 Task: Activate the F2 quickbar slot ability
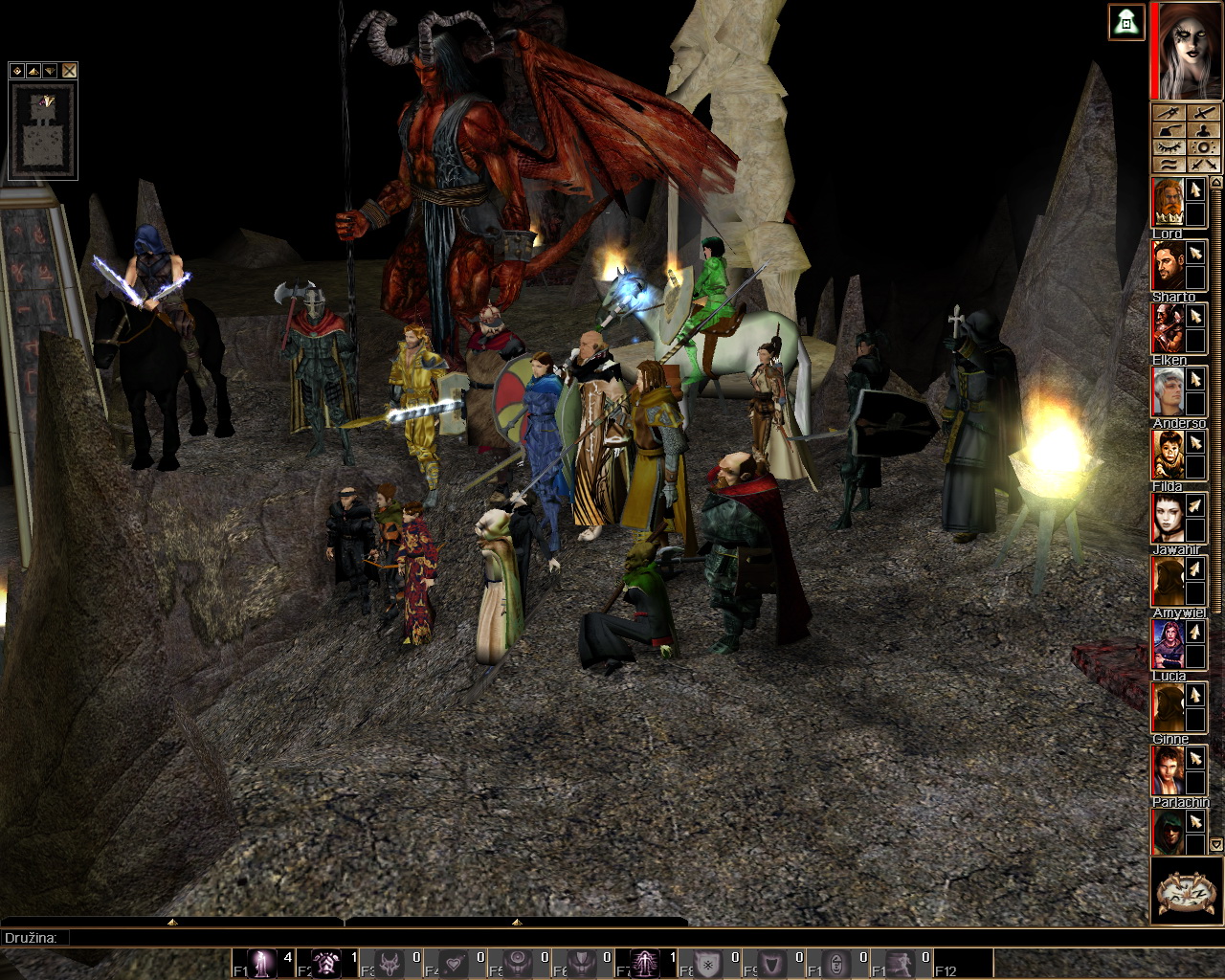(326, 963)
